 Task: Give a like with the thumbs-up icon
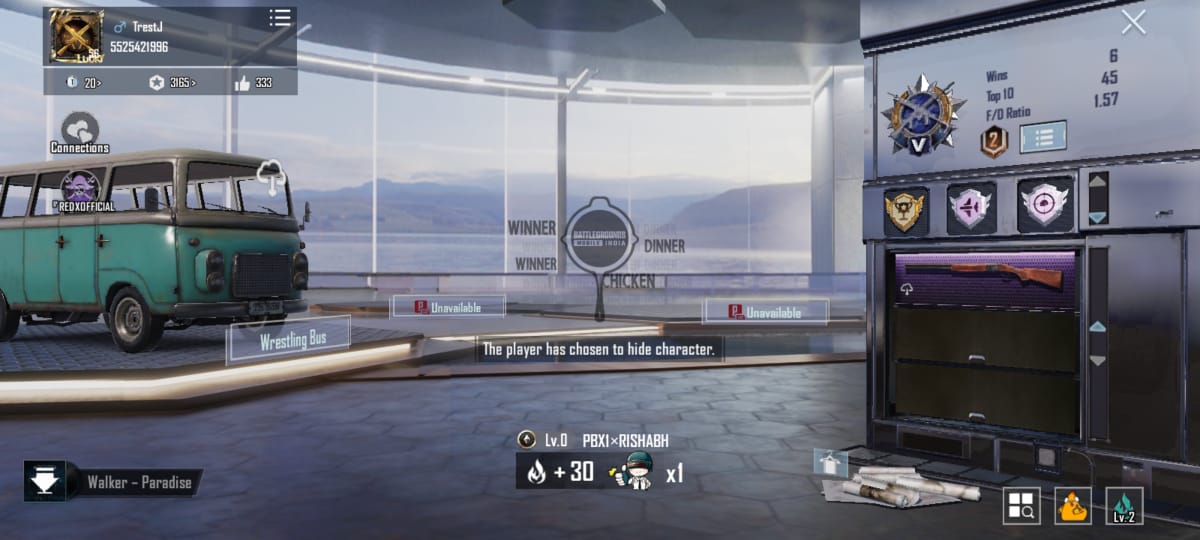(x=244, y=83)
